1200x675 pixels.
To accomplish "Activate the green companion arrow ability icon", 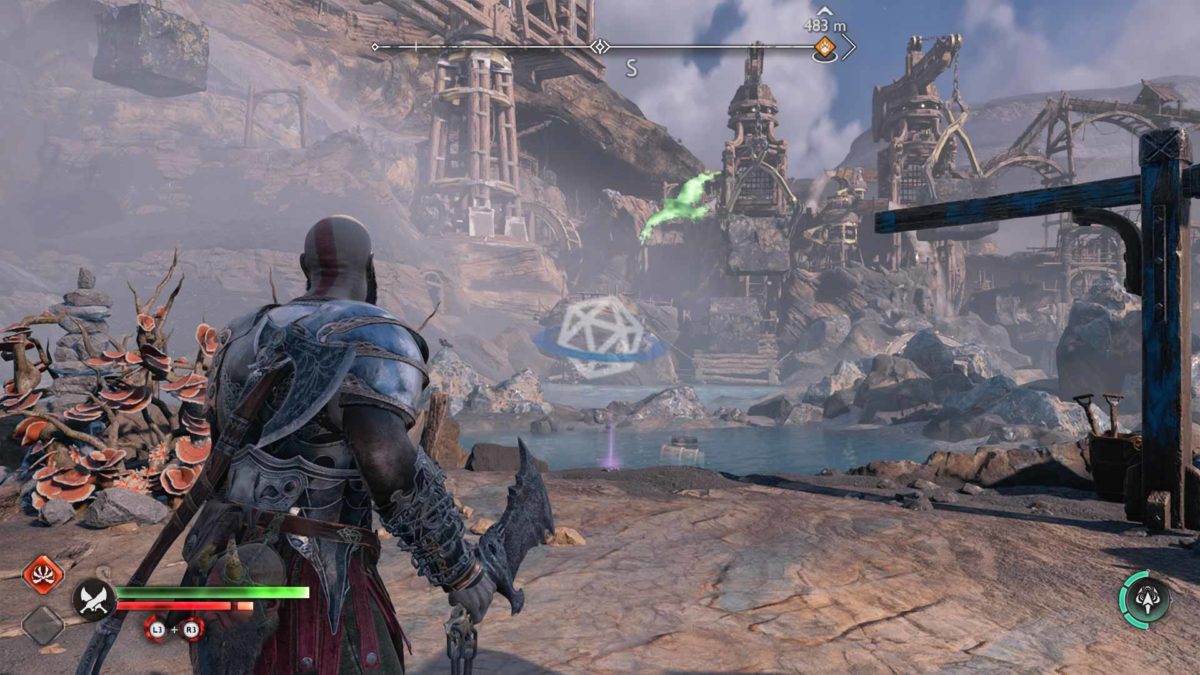I will 1144,599.
